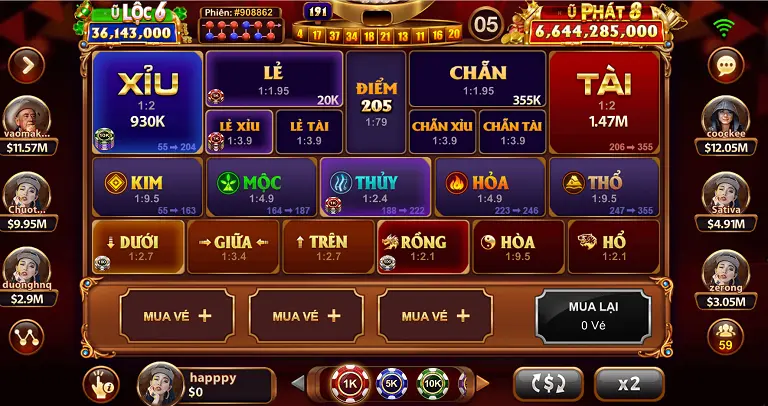
Task: Select the LẺ betting tile
Action: tap(273, 78)
